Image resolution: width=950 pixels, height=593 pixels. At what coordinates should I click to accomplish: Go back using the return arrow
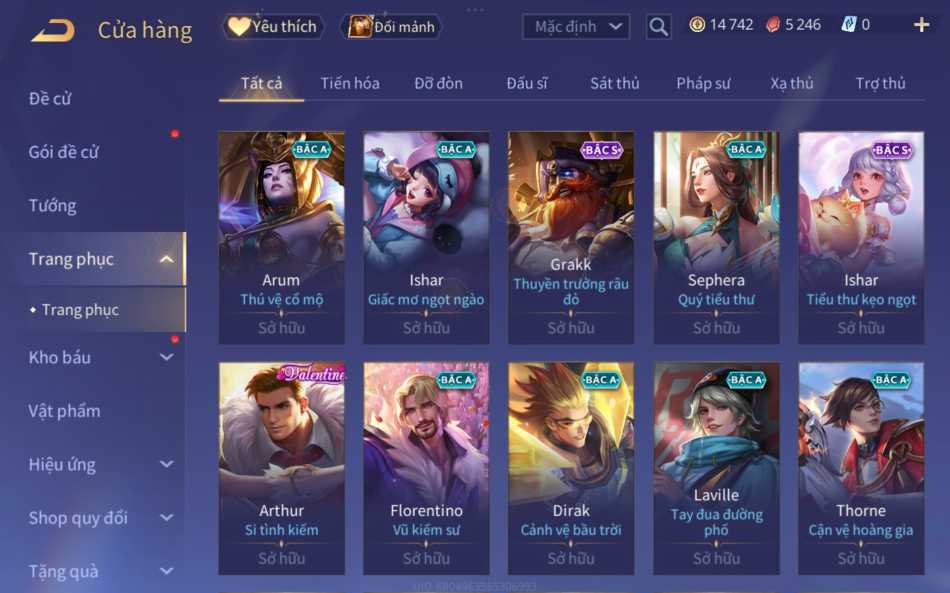[x=52, y=29]
